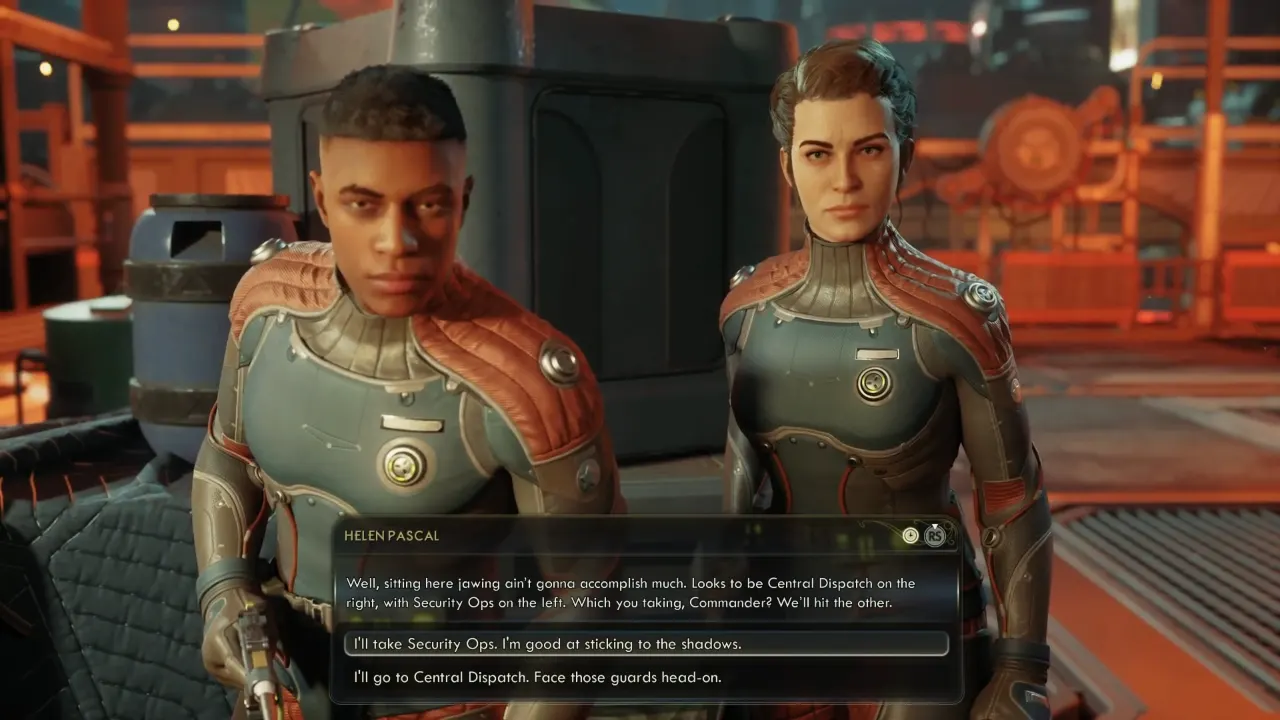The image size is (1280, 720).
Task: Click the white arrow above the RS icon
Action: [934, 526]
